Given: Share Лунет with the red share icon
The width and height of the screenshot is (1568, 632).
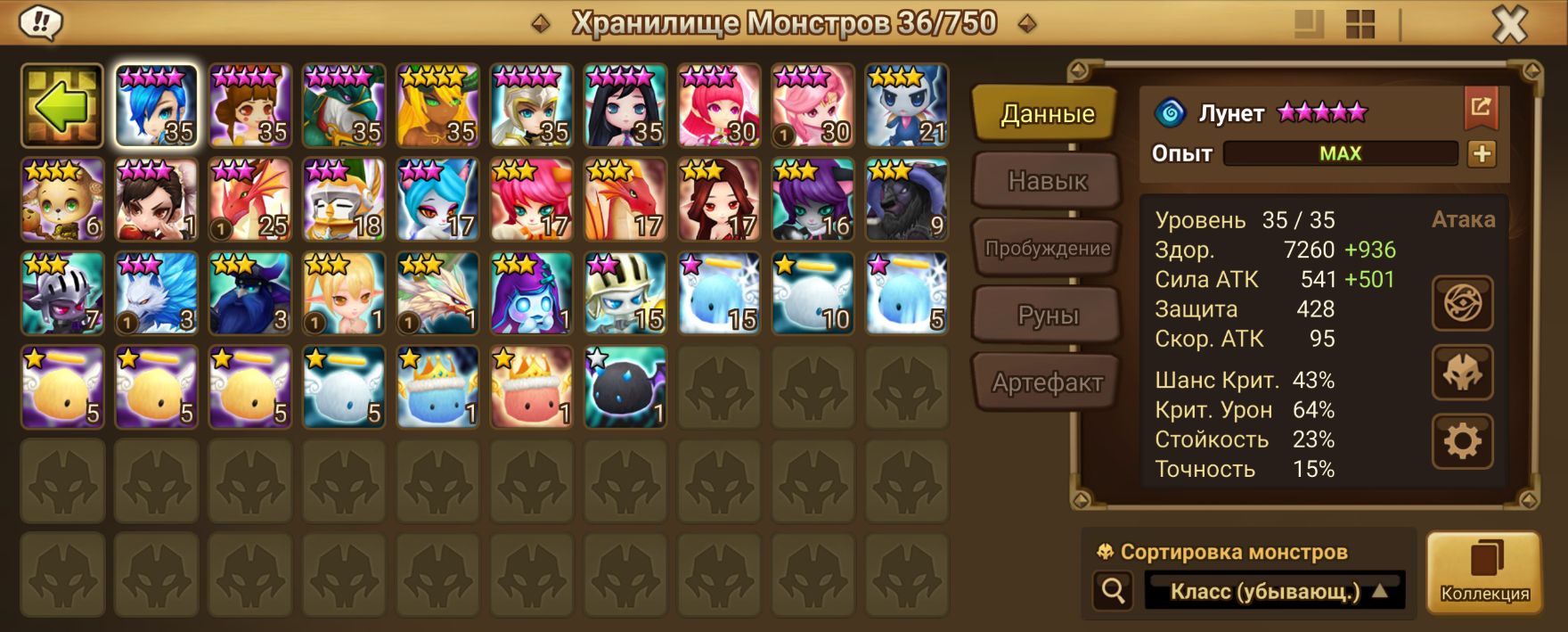Looking at the screenshot, I should pos(1481,108).
